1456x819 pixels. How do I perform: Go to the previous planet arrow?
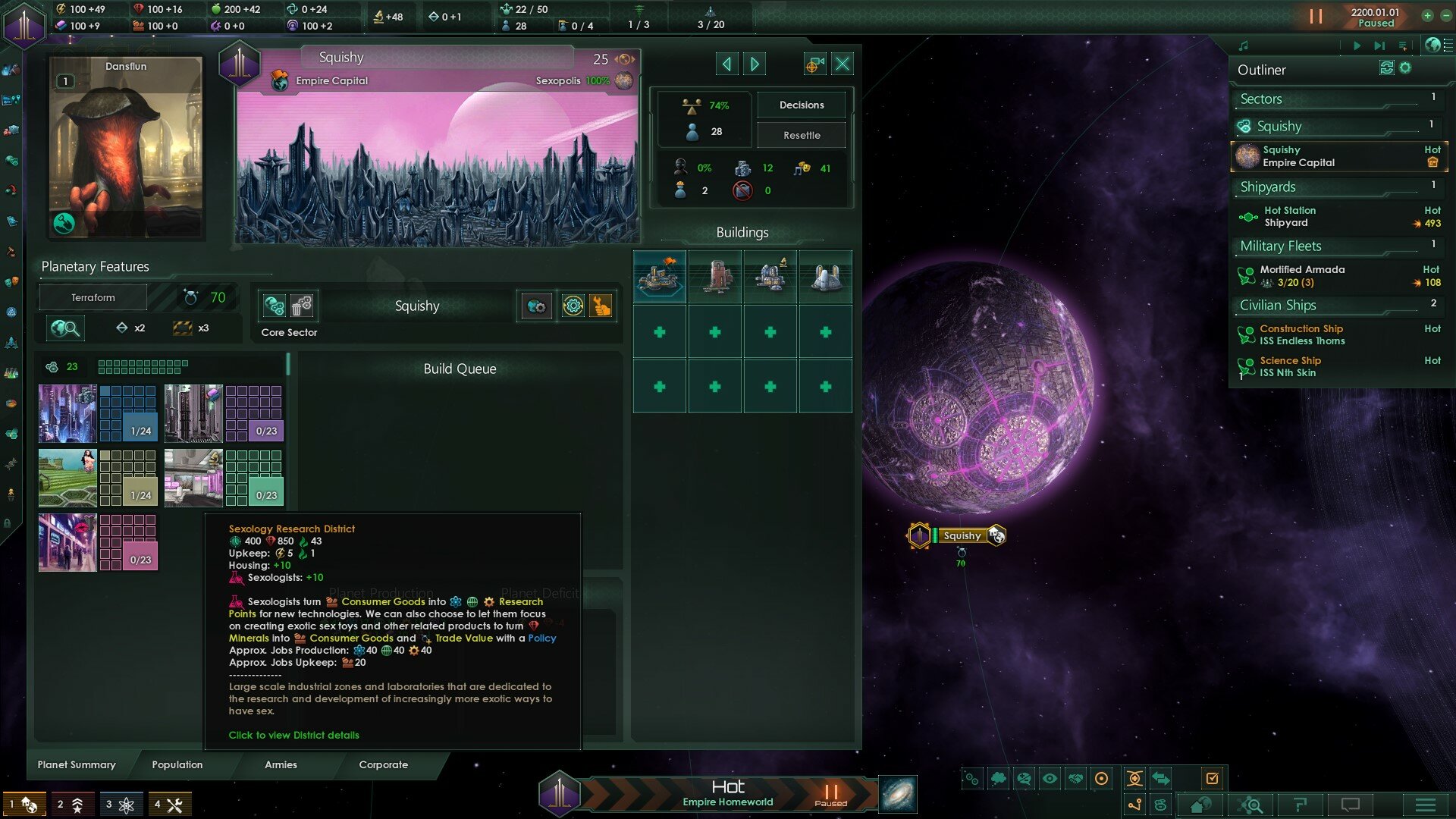726,64
